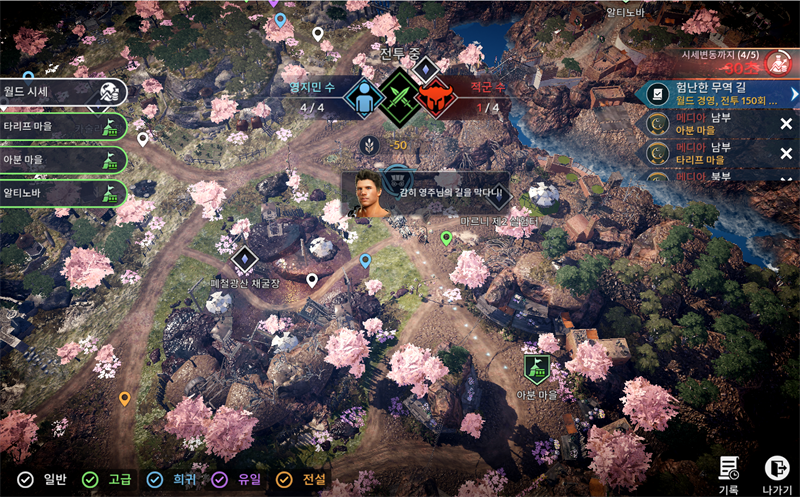Click the blue 영지민 수 villager icon
Image resolution: width=800 pixels, height=497 pixels.
pos(360,98)
